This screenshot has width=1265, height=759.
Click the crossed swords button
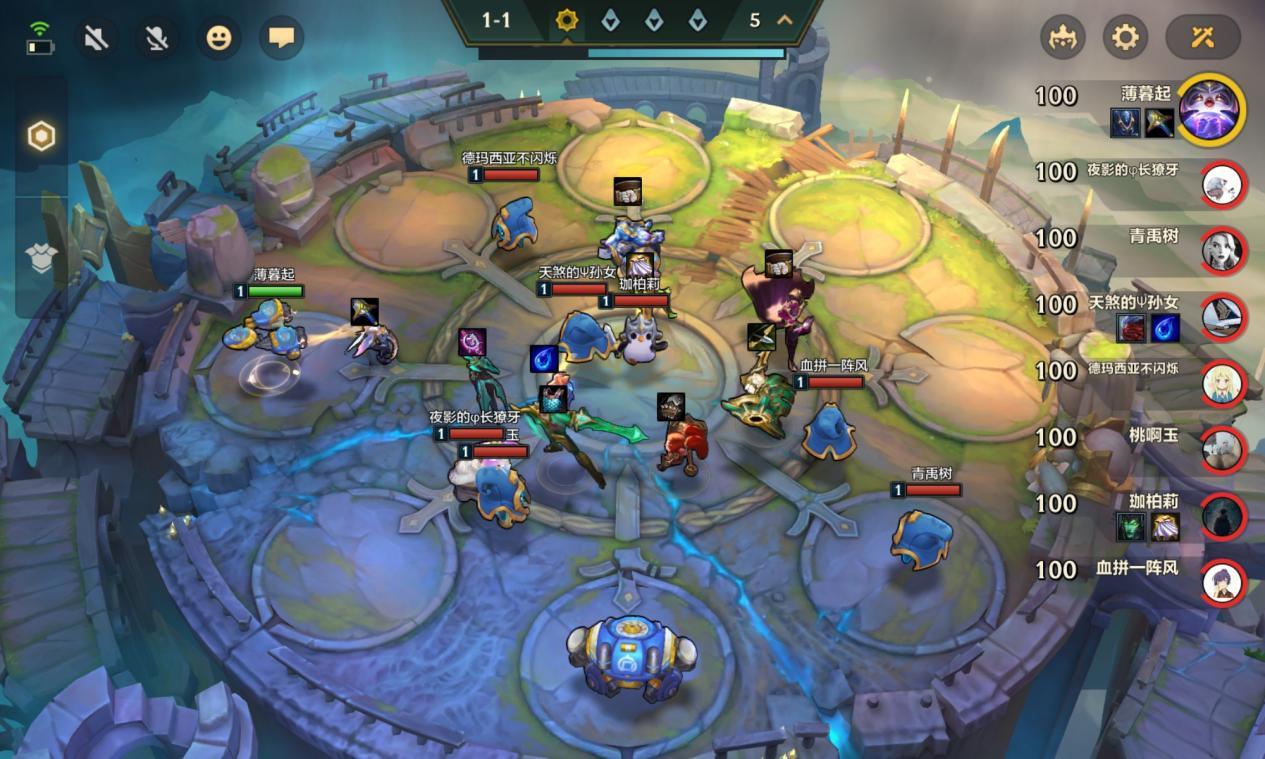click(x=1202, y=38)
